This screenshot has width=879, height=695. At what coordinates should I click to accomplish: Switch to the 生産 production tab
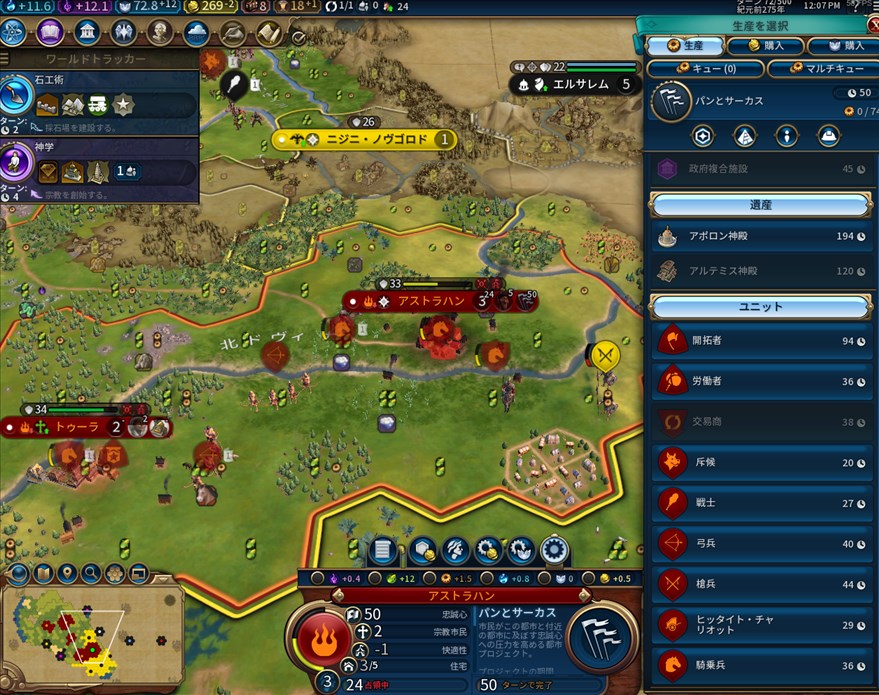[683, 45]
